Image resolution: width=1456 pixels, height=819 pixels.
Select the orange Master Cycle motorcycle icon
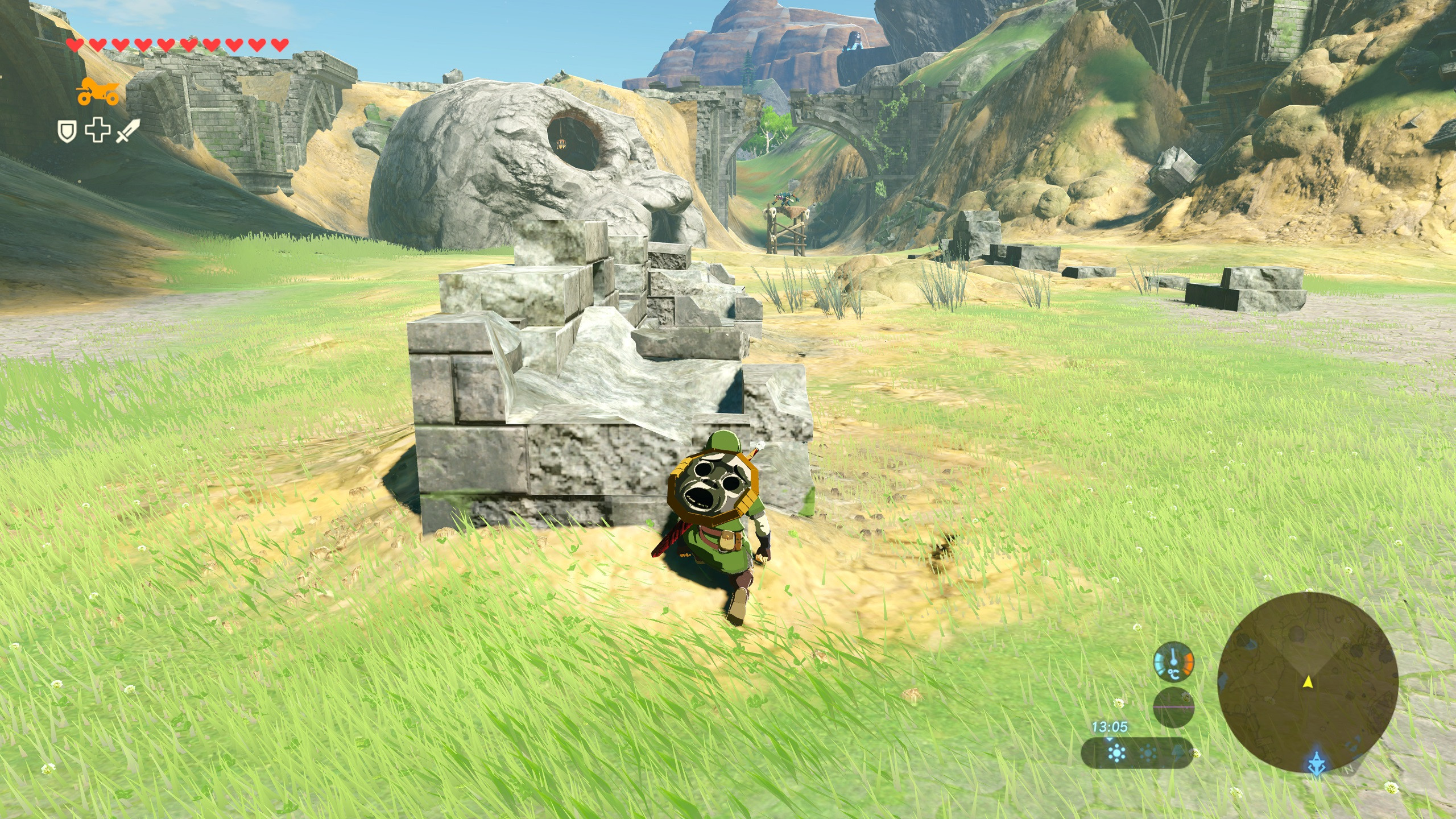[x=98, y=93]
